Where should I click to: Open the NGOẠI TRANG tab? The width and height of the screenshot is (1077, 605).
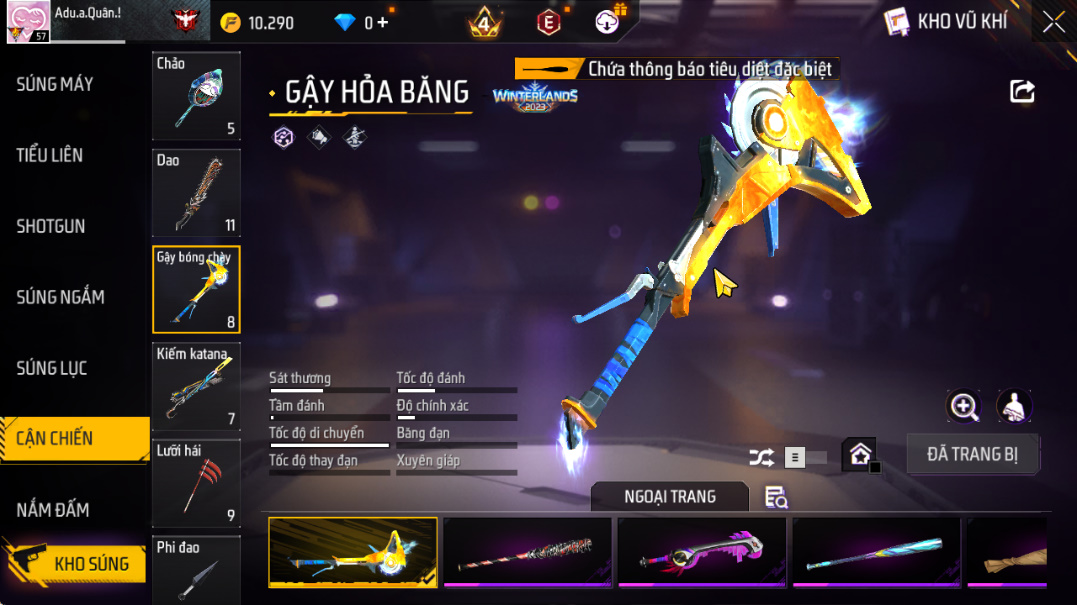[x=669, y=497]
